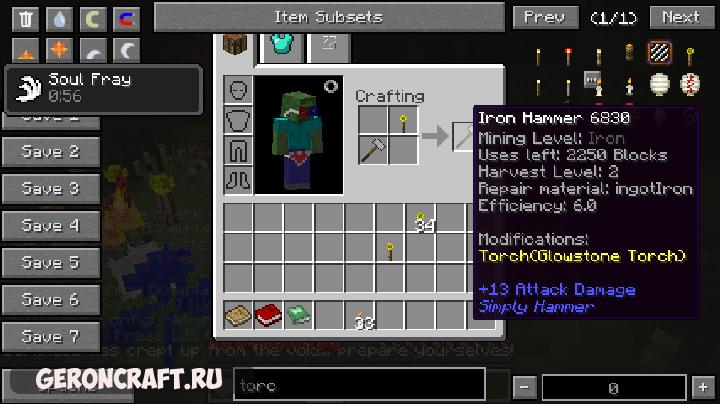The width and height of the screenshot is (720, 404).
Task: Use the Save 7 button
Action: point(51,337)
